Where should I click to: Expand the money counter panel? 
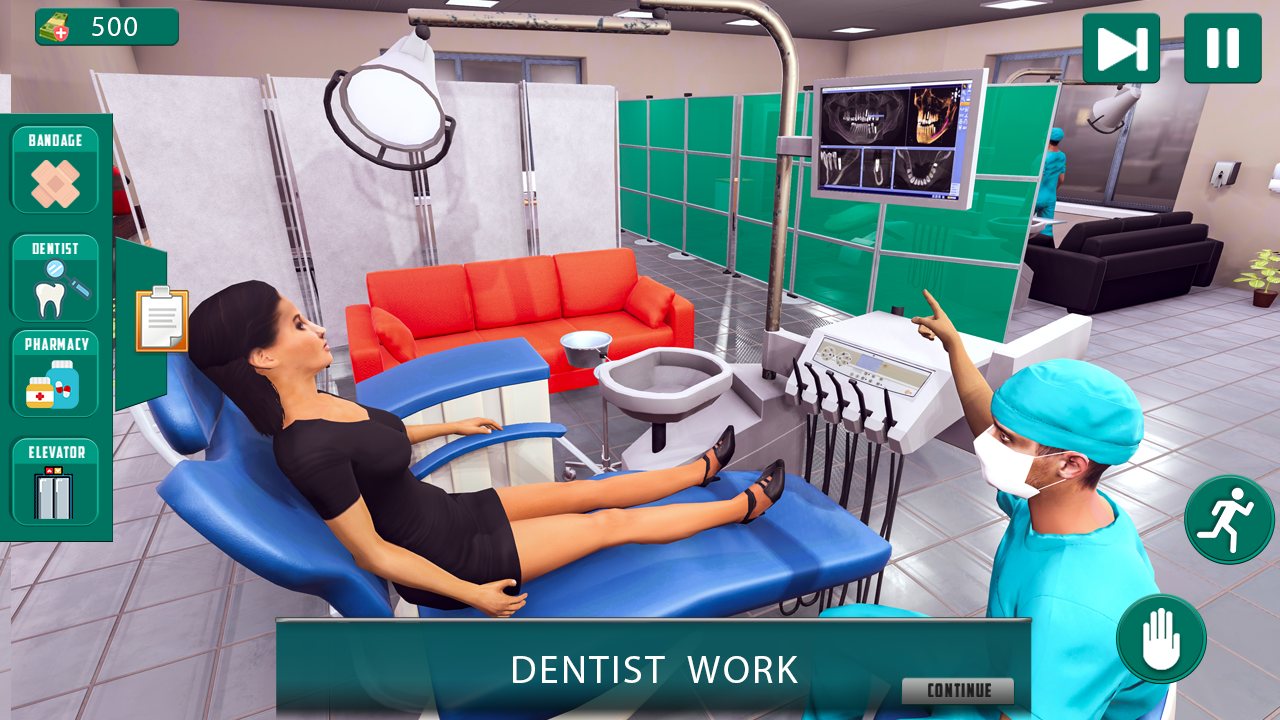click(105, 26)
